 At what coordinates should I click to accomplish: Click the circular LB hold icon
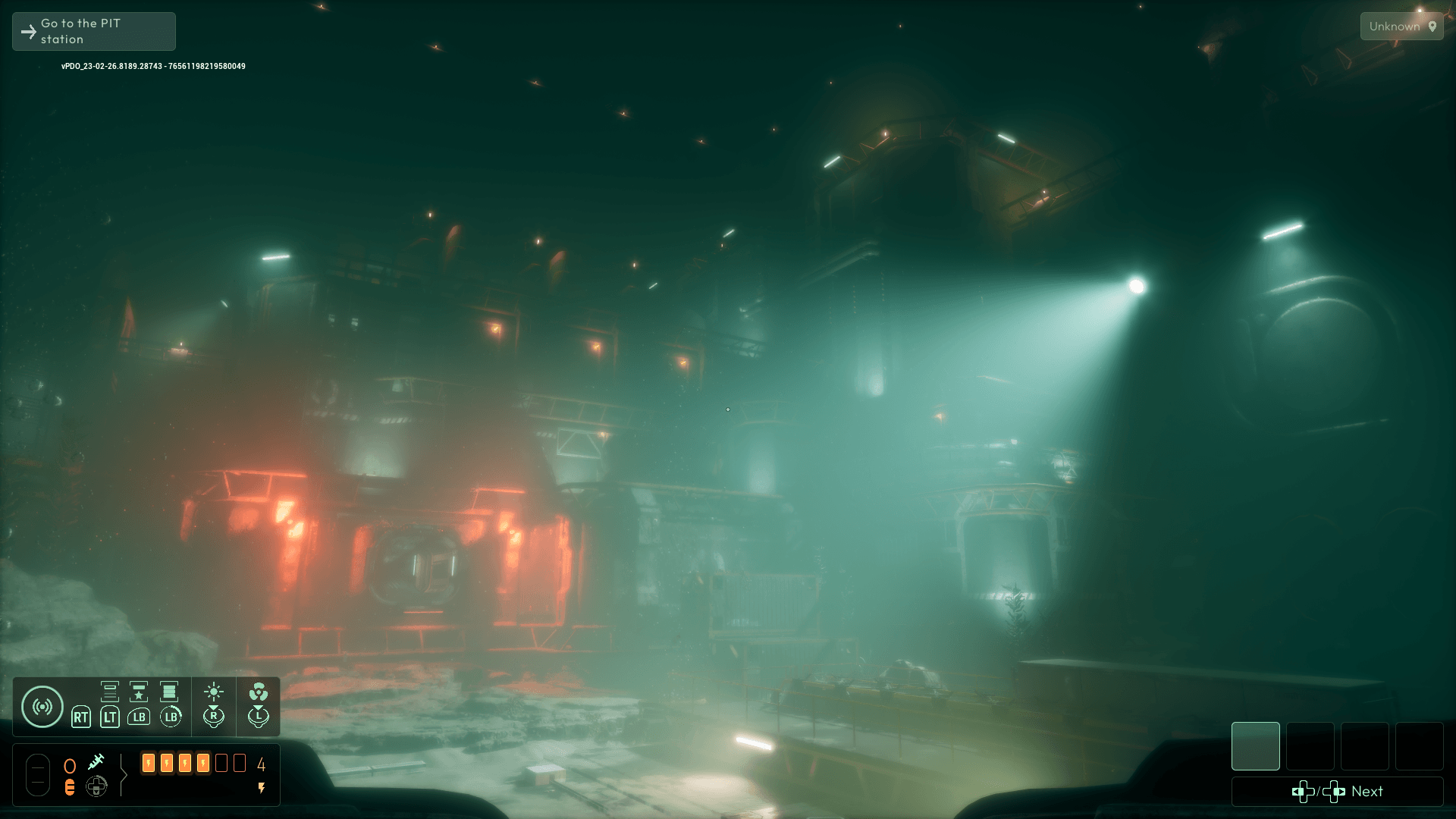coord(170,717)
